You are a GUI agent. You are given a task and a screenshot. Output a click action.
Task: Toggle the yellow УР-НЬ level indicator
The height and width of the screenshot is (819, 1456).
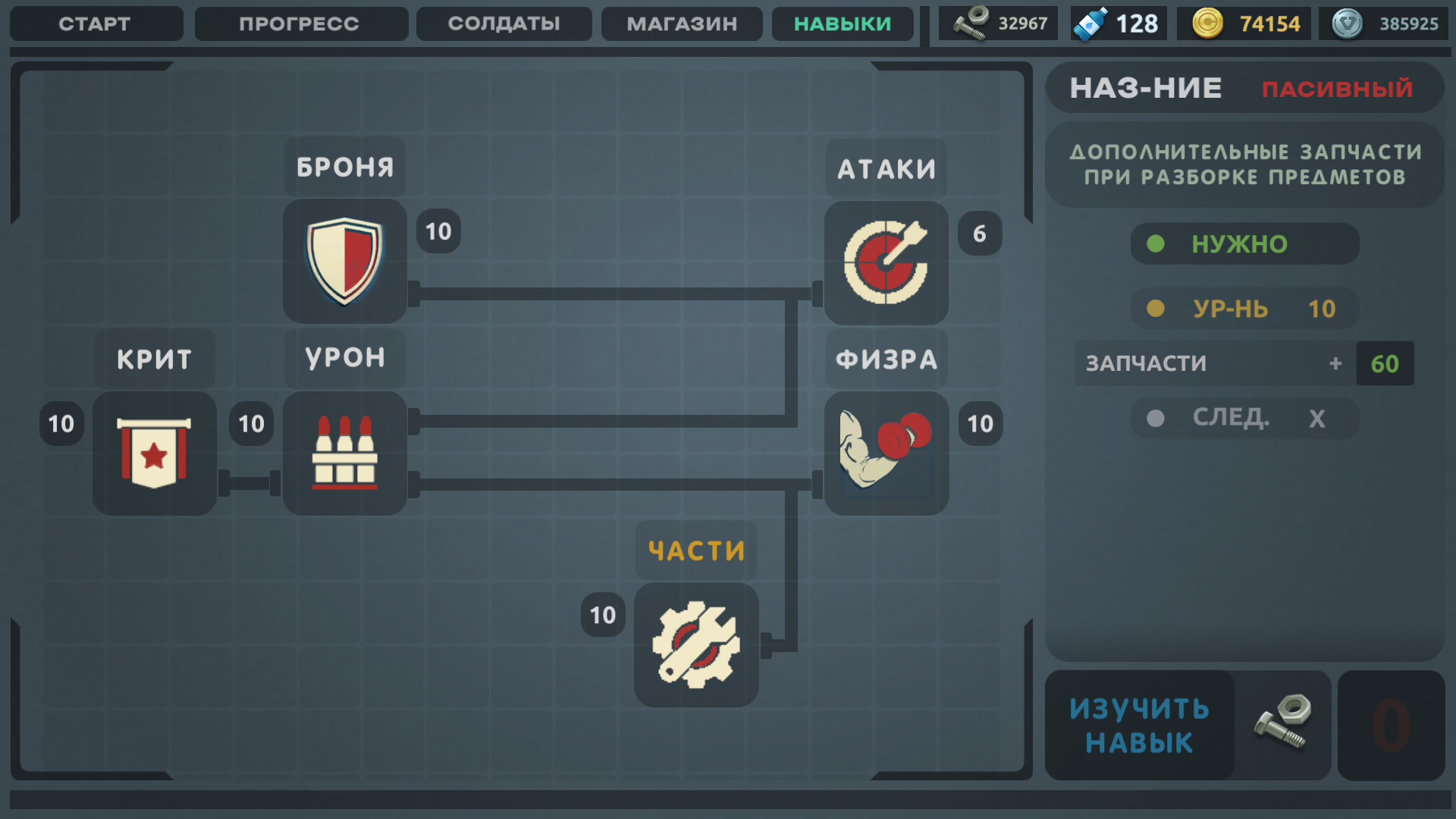(1244, 309)
